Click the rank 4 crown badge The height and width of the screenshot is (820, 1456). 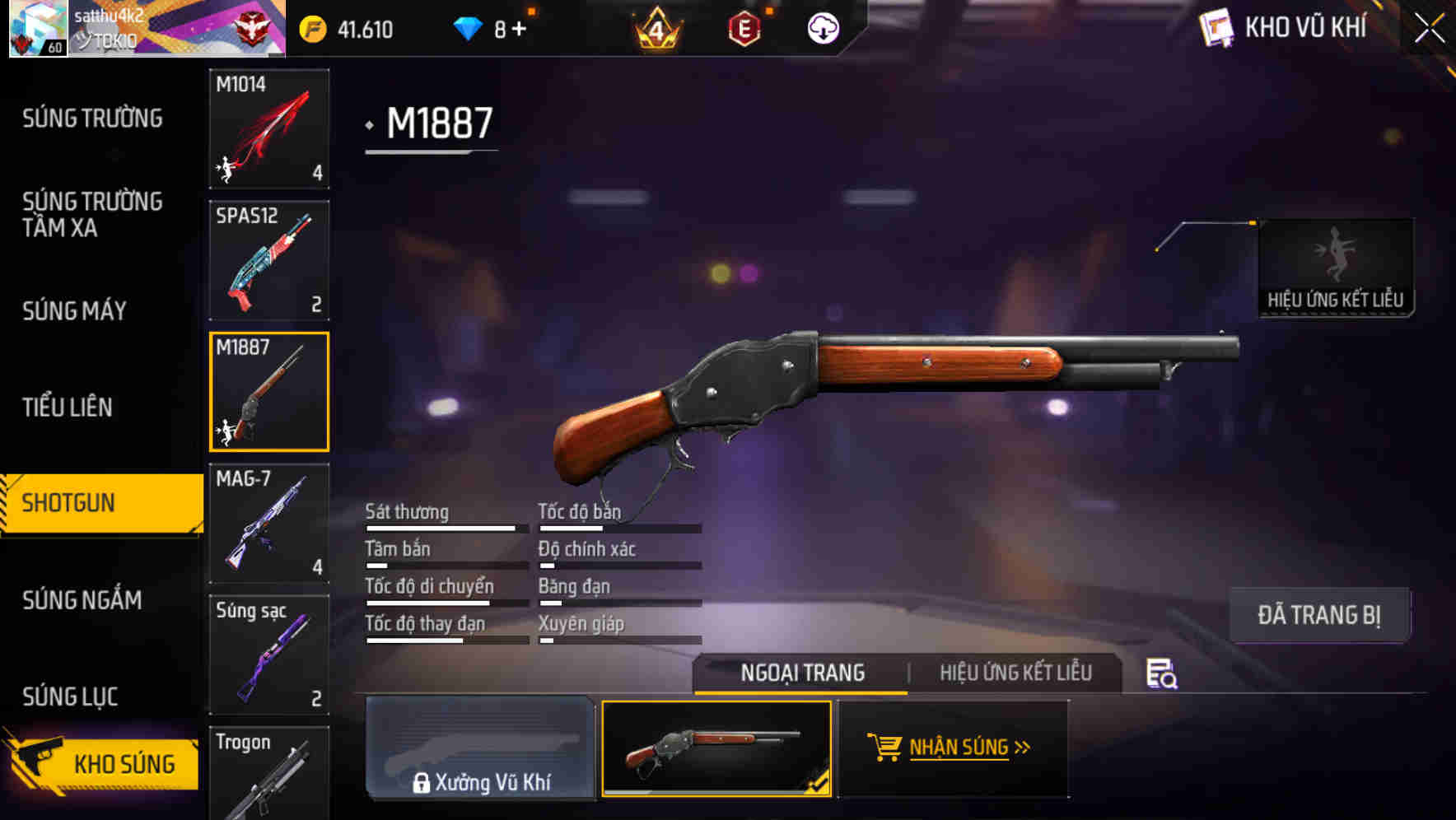[x=660, y=27]
